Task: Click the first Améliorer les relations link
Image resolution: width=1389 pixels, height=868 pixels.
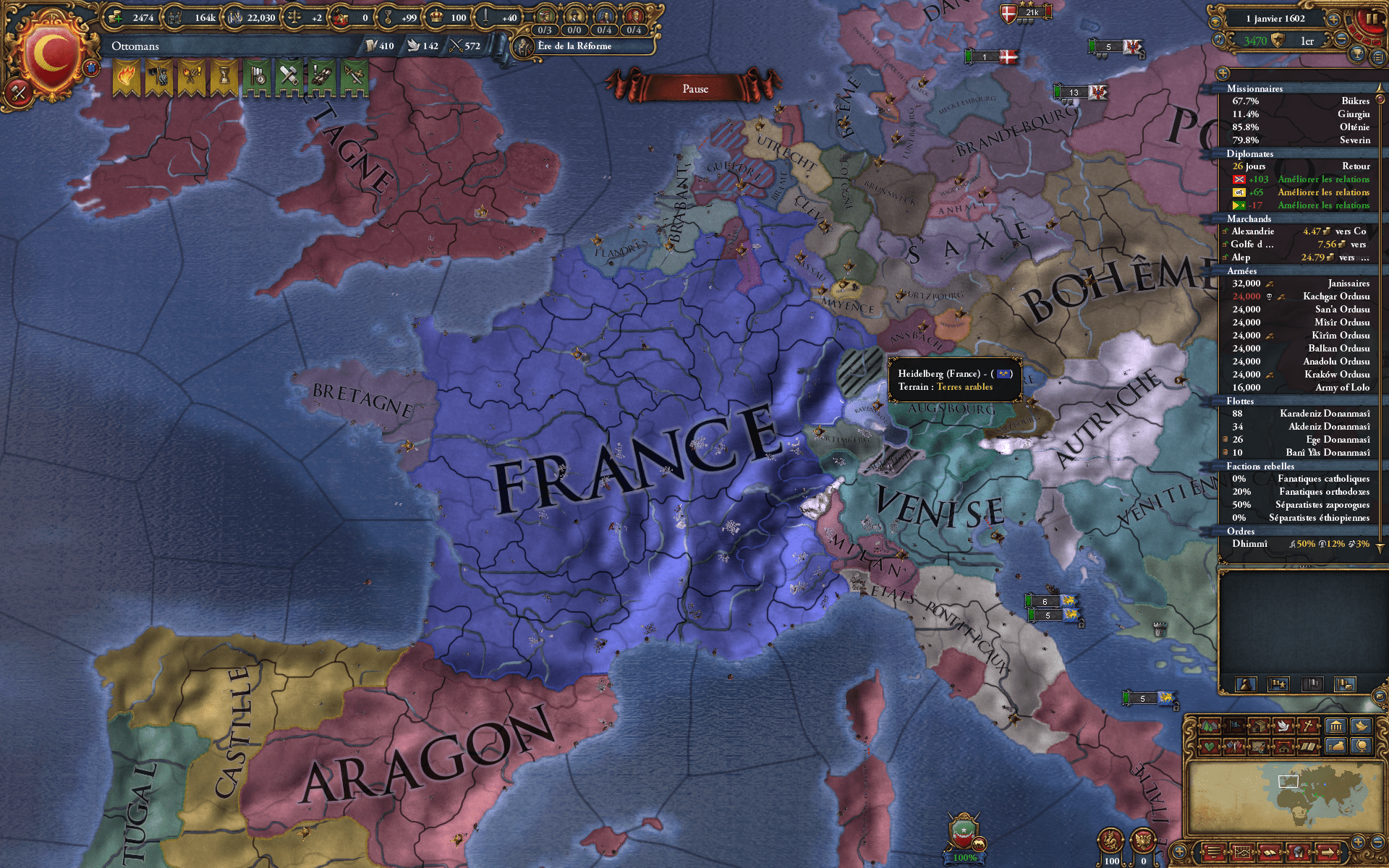Action: [x=1323, y=179]
